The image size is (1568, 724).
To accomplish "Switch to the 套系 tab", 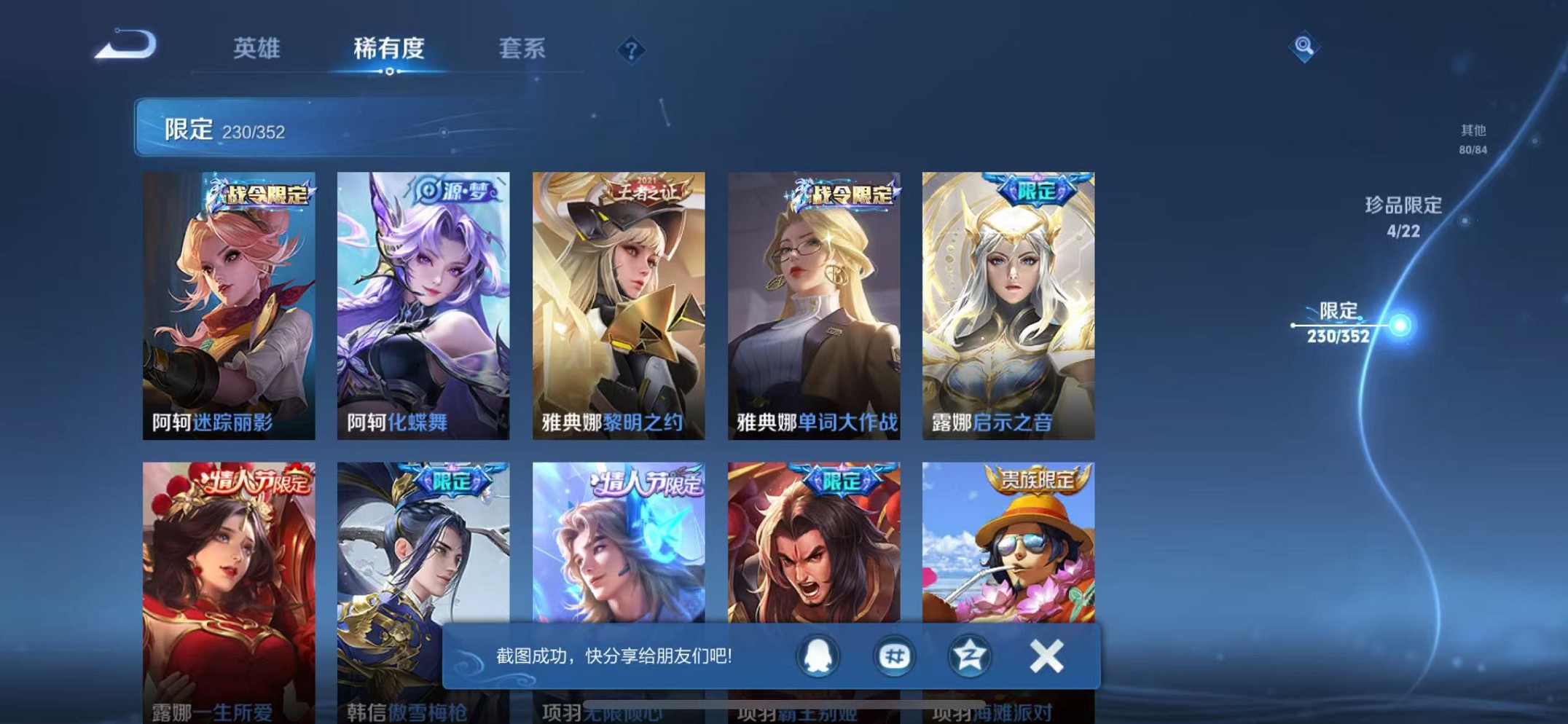I will 522,50.
